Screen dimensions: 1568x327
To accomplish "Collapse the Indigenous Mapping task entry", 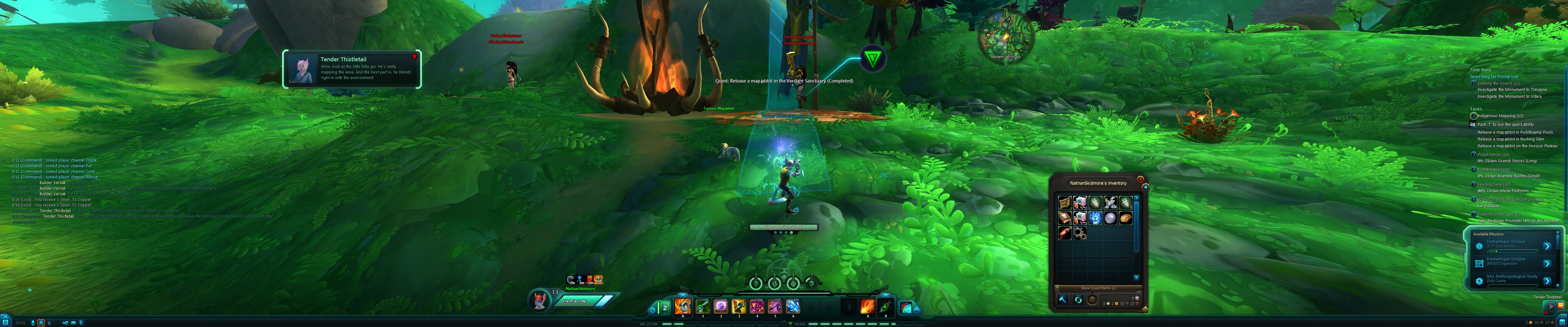I will click(1473, 116).
